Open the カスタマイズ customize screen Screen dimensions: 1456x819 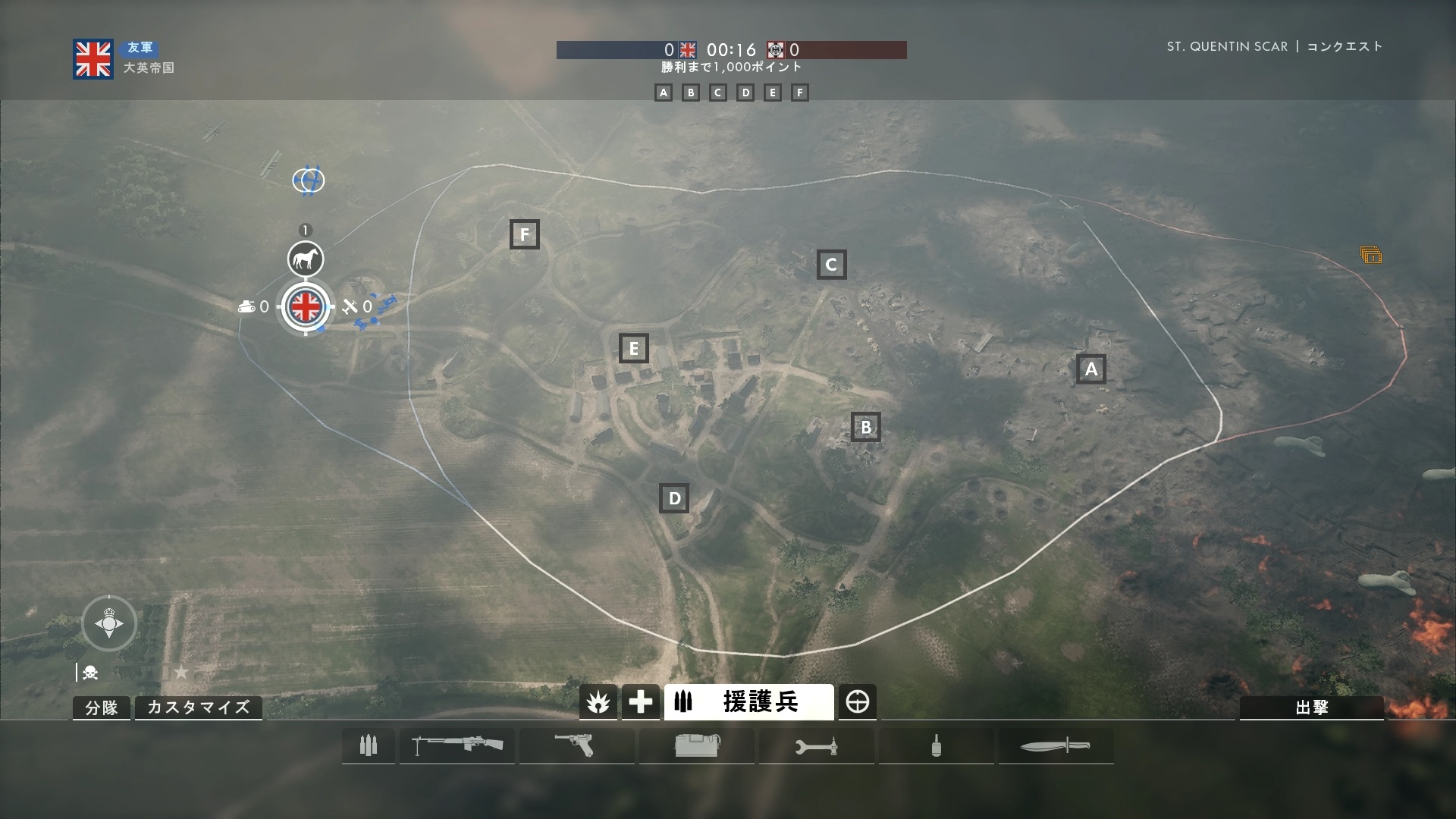coord(198,708)
